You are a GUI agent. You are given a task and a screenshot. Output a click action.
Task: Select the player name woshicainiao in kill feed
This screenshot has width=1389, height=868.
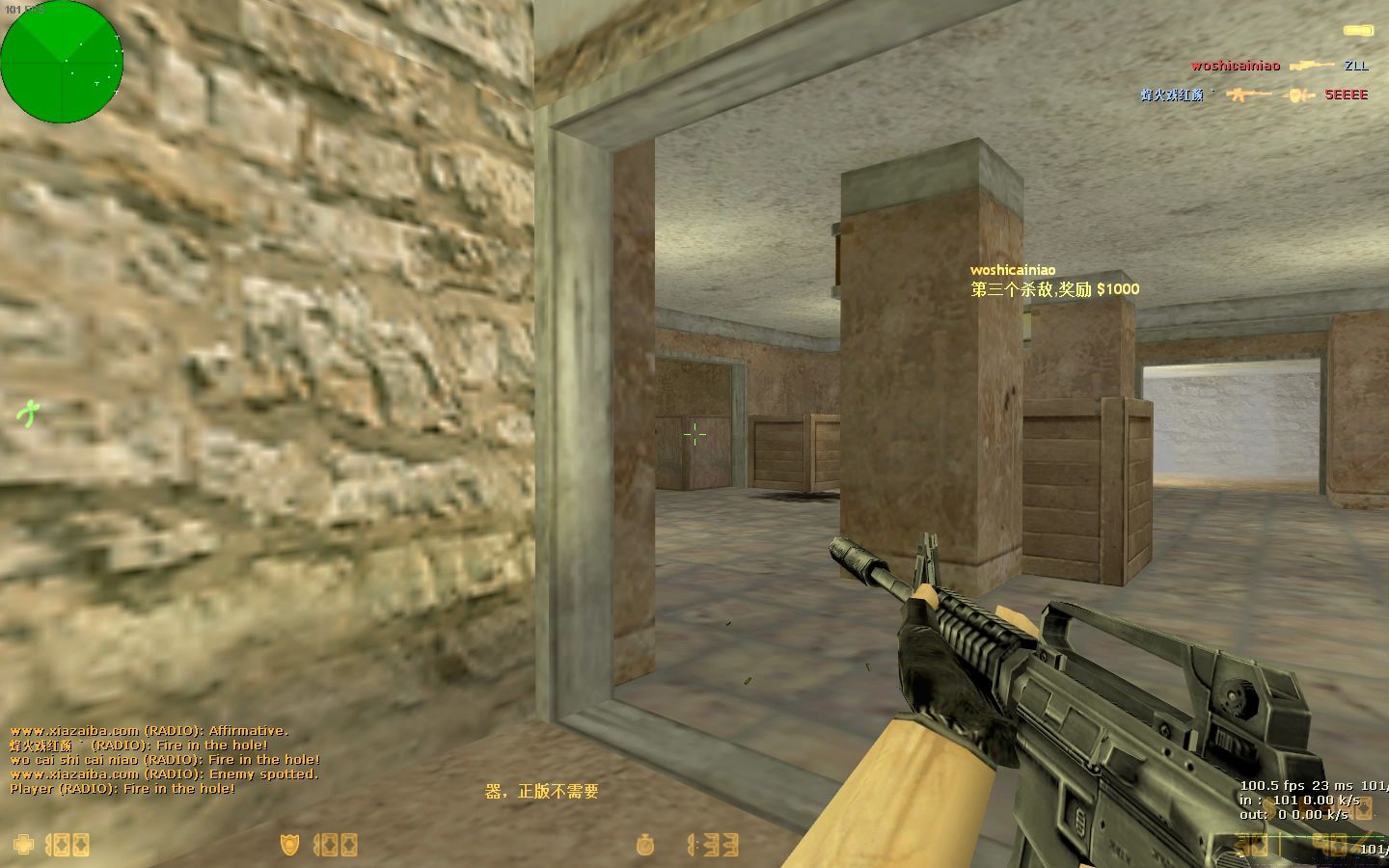click(1235, 66)
